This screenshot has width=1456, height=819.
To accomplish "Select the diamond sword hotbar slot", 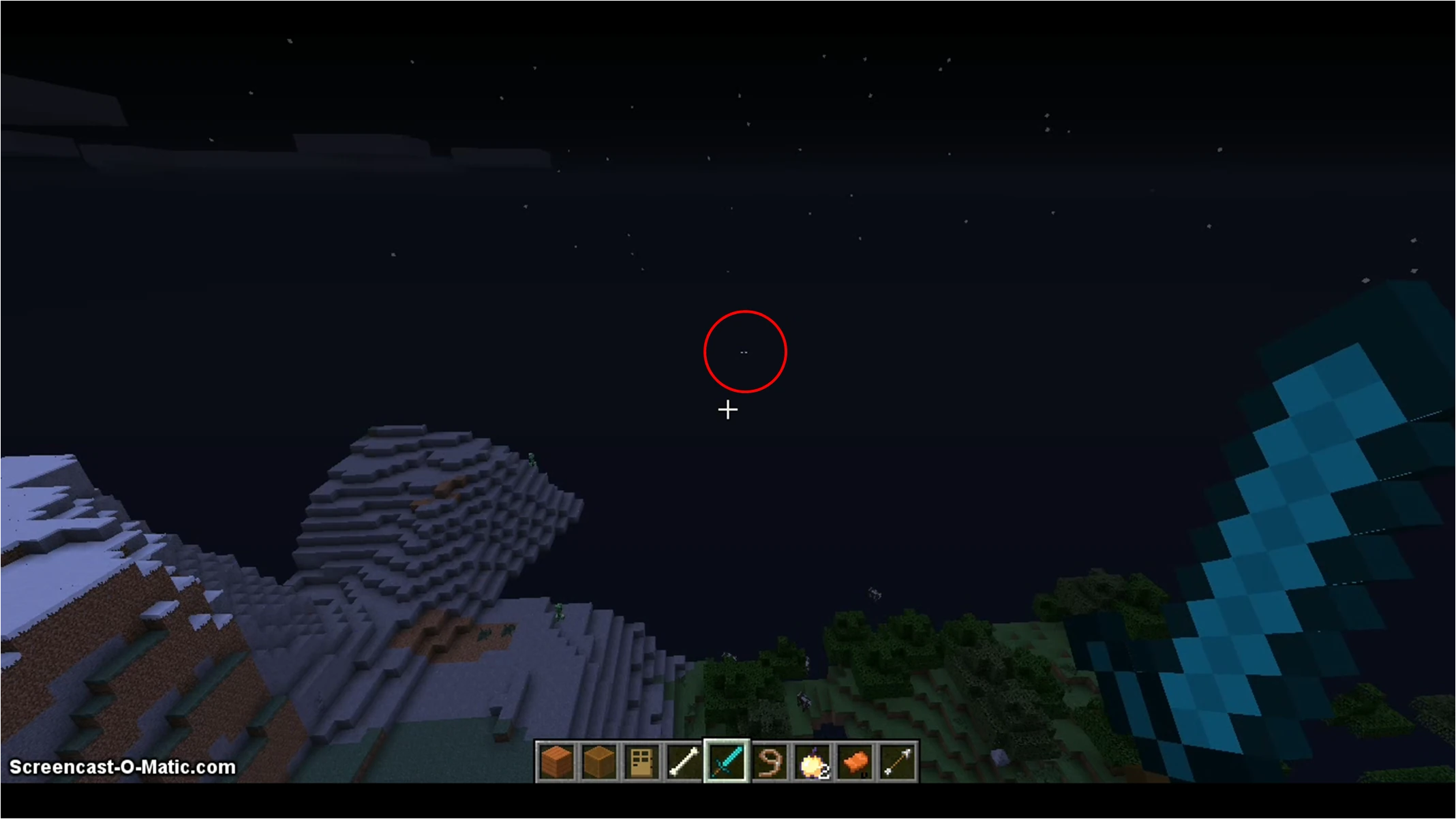I will 728,761.
